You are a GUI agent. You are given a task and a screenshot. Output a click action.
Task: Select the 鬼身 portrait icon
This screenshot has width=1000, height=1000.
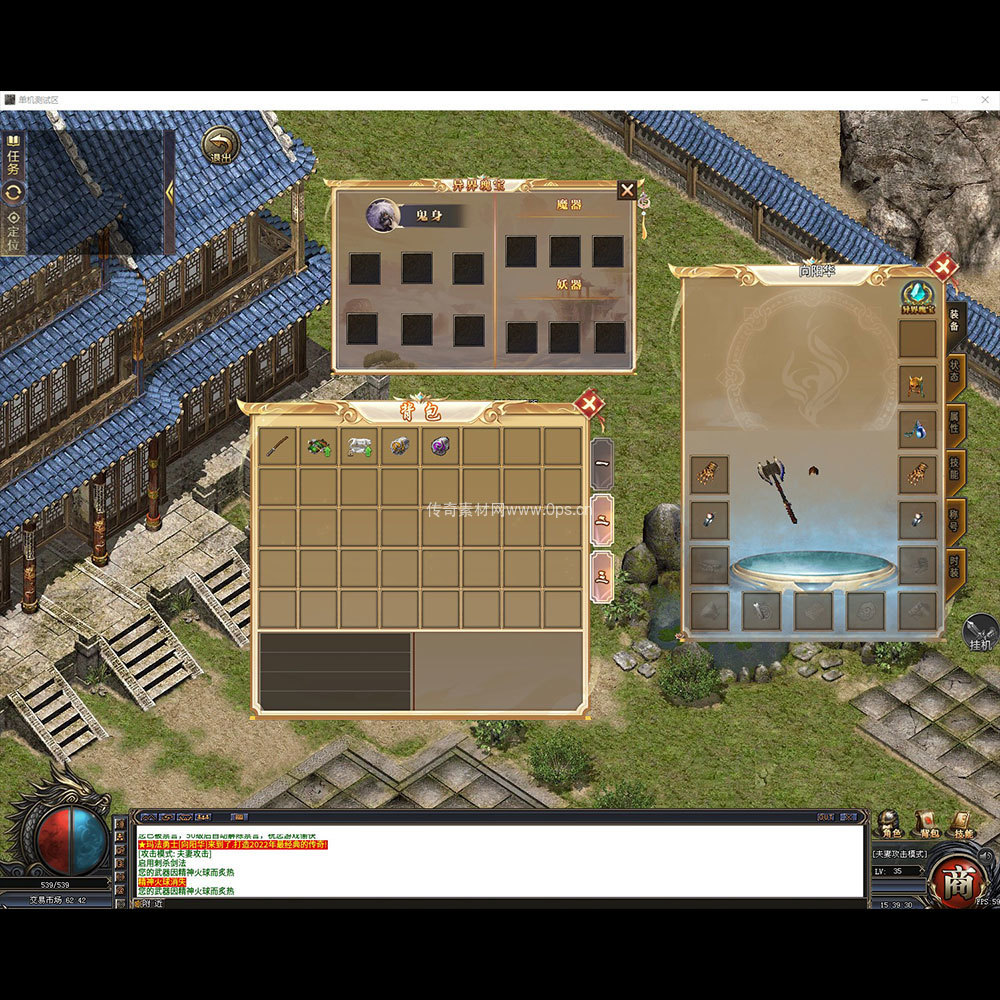click(382, 215)
